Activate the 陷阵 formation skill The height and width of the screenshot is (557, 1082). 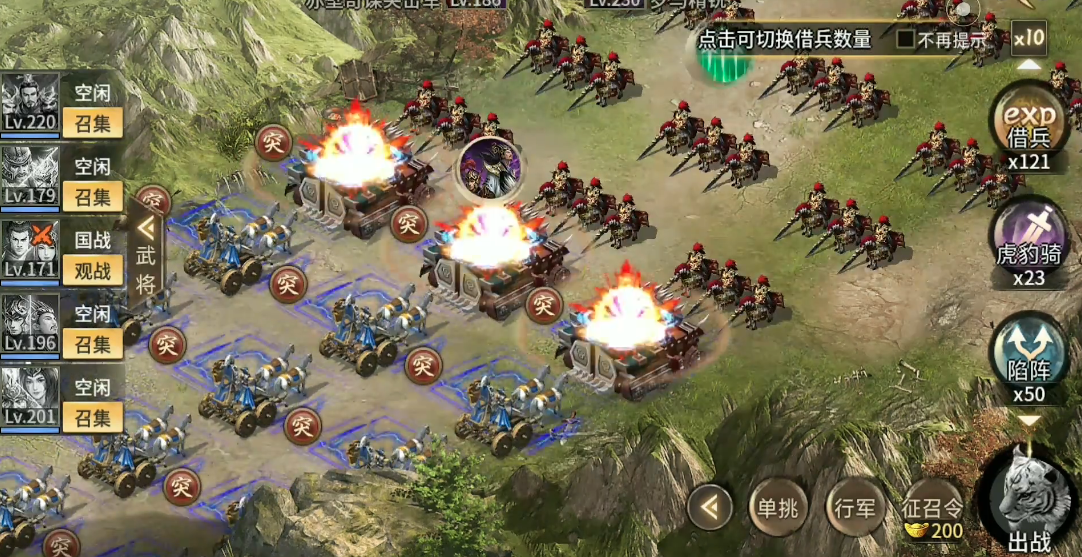tap(1029, 358)
